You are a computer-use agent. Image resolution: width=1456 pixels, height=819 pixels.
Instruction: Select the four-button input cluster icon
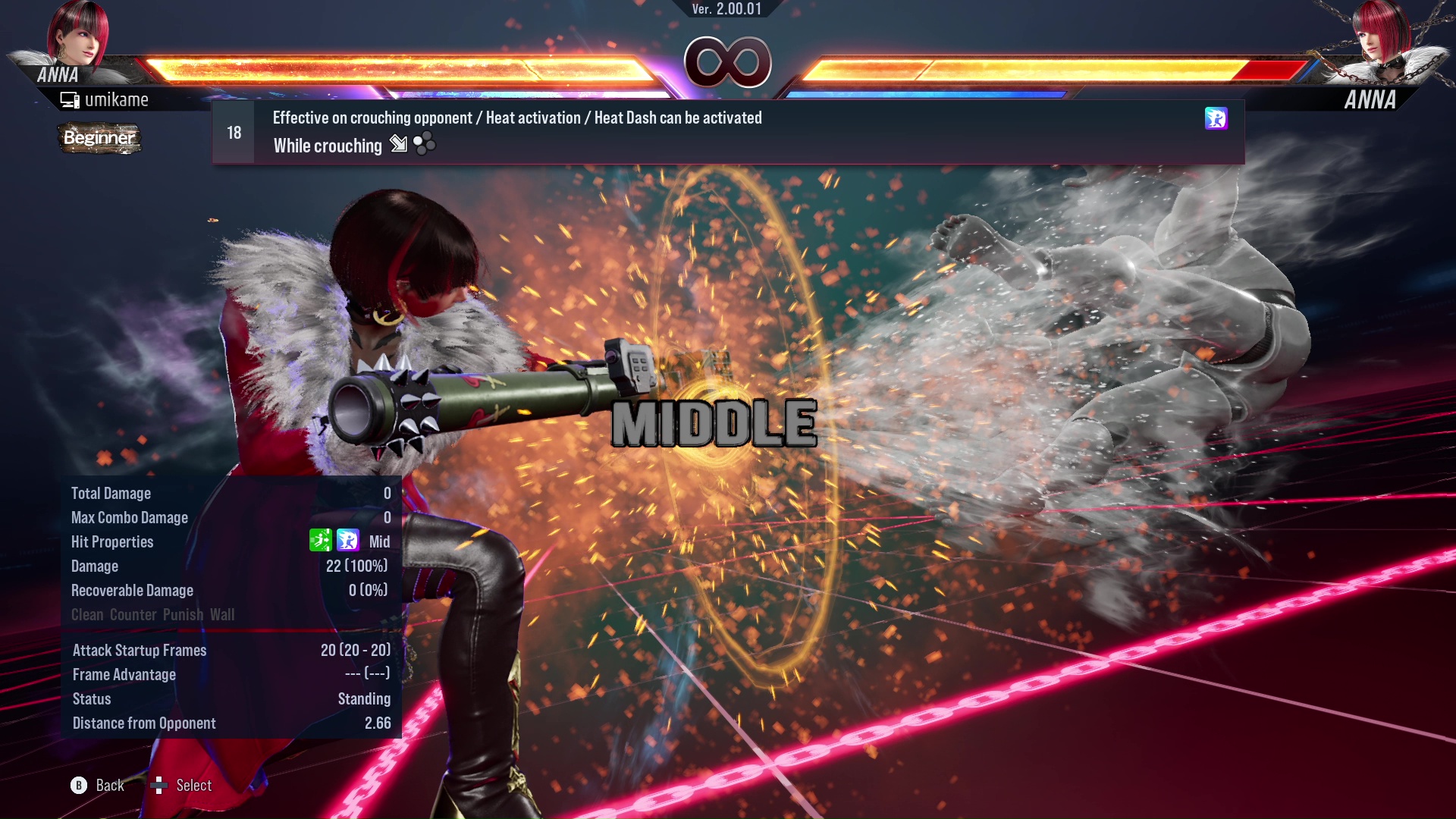pyautogui.click(x=425, y=143)
